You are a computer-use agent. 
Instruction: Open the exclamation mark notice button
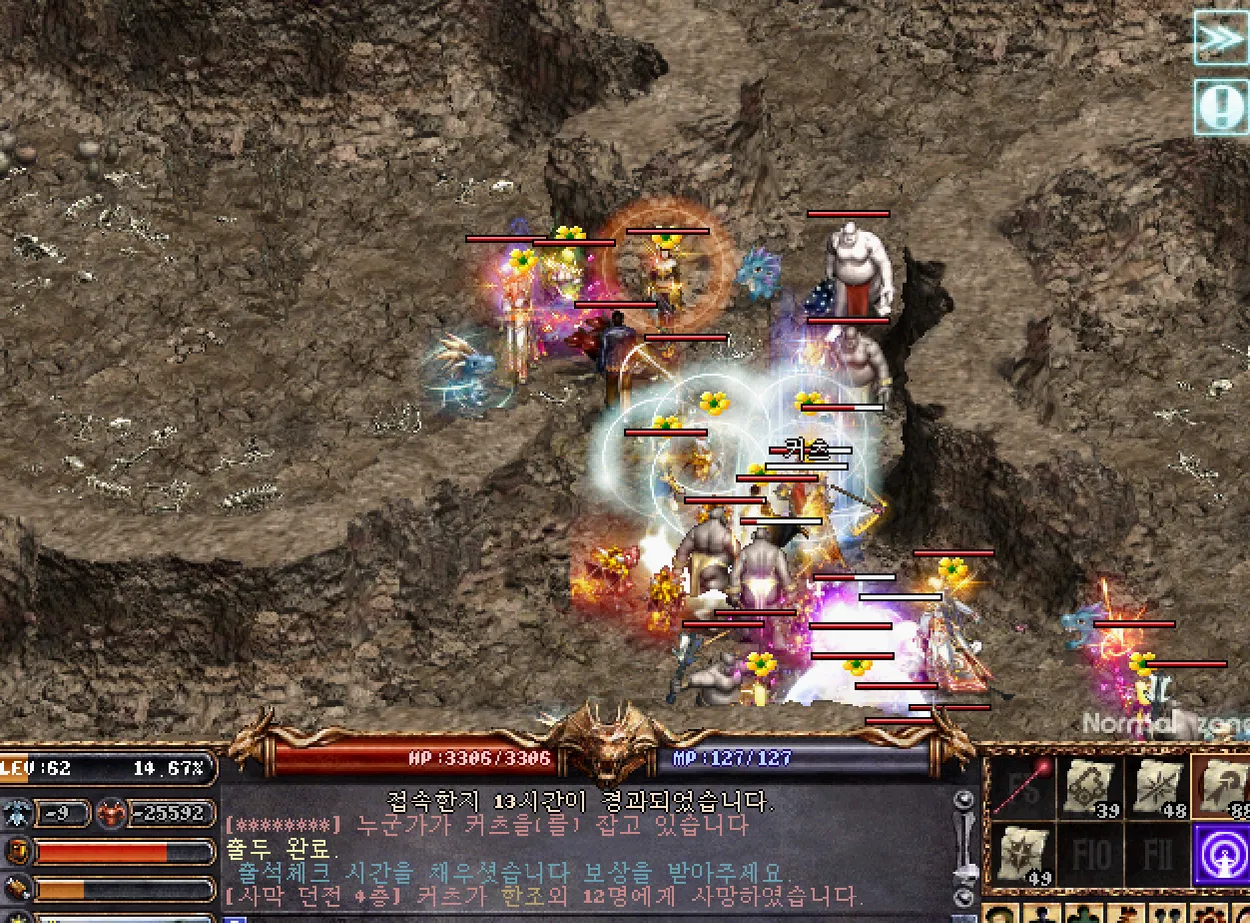(x=1221, y=107)
